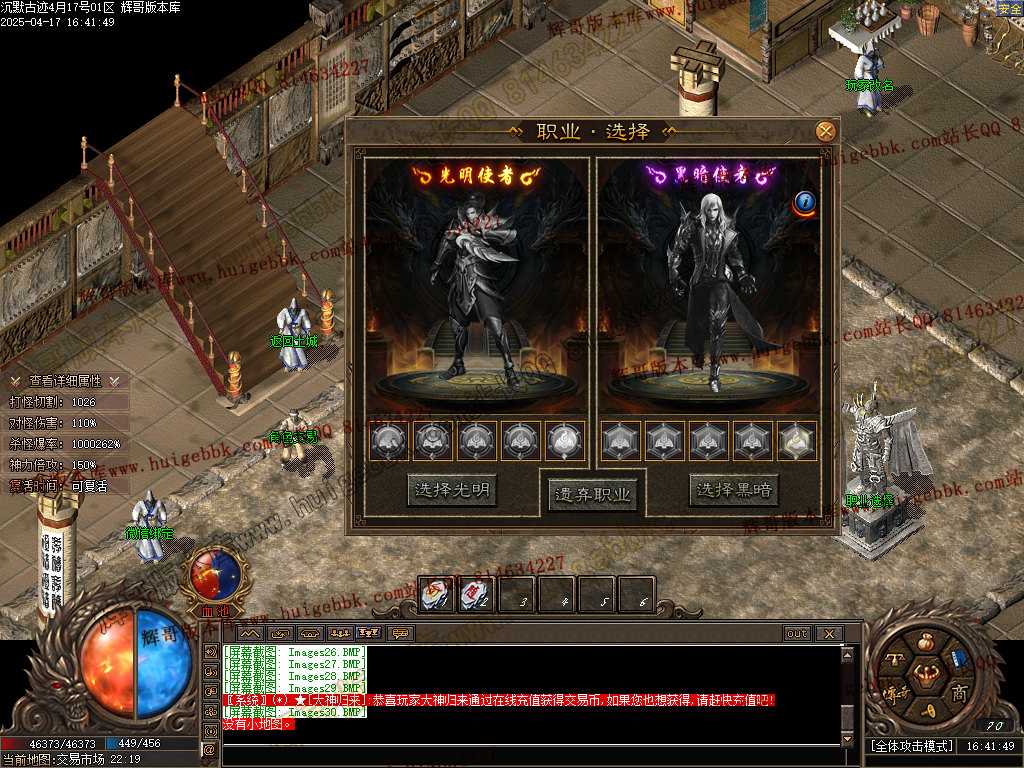Expand 查看详细属性 detailed attributes

pyautogui.click(x=65, y=381)
